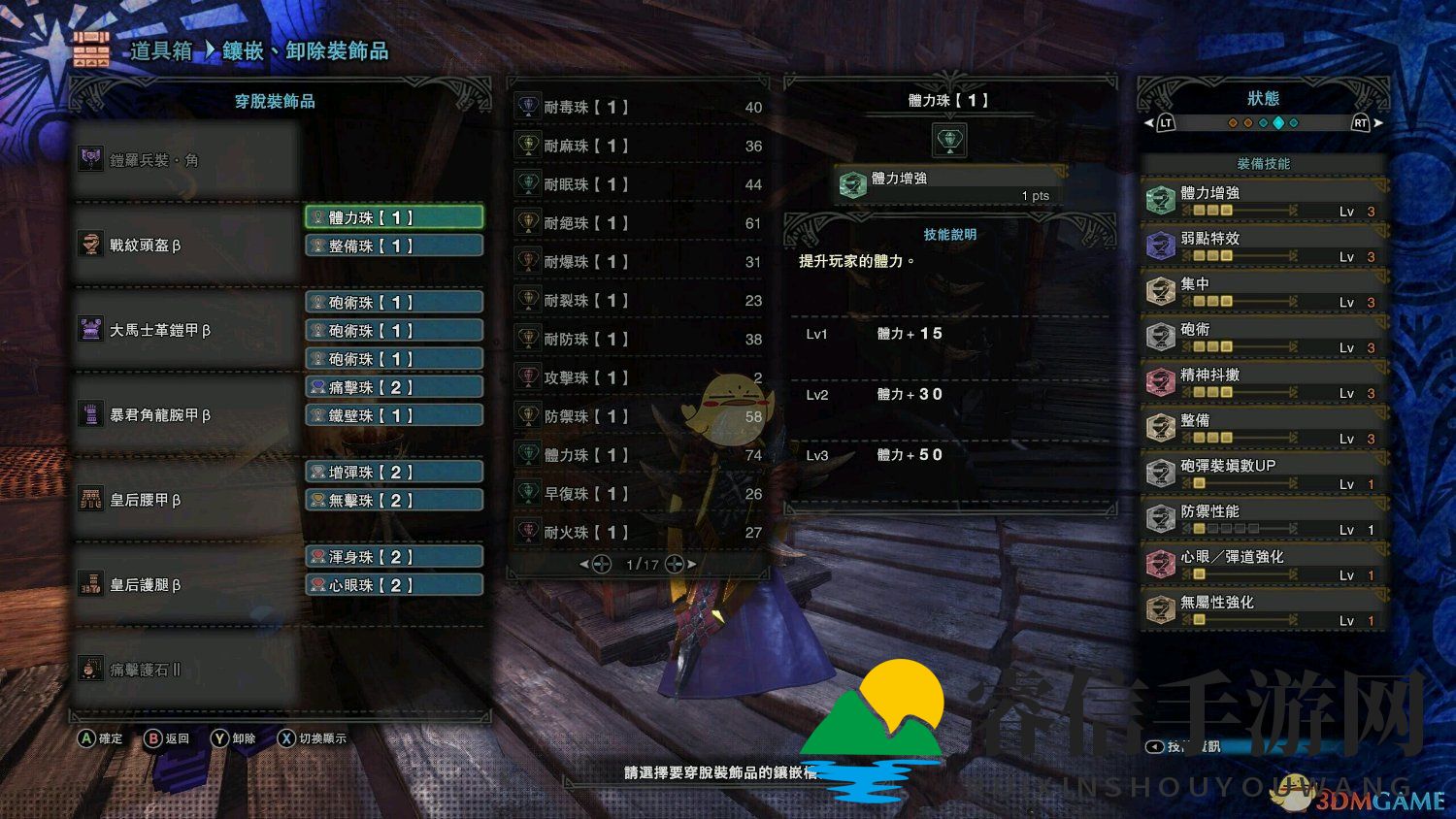This screenshot has width=1456, height=819.
Task: Choose 耐絕珠 in the decoration list
Action: (638, 223)
